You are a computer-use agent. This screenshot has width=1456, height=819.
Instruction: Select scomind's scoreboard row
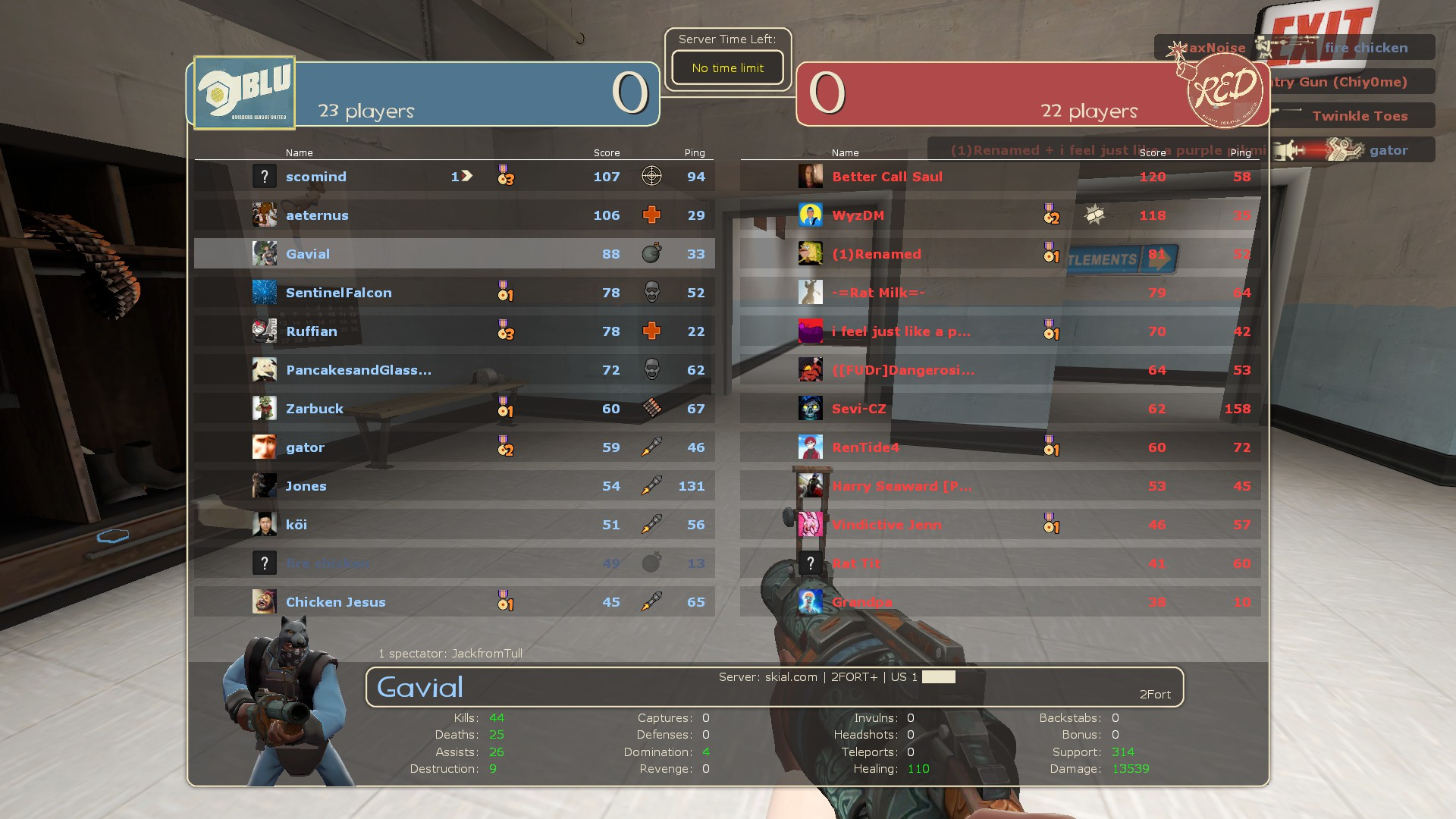click(453, 177)
